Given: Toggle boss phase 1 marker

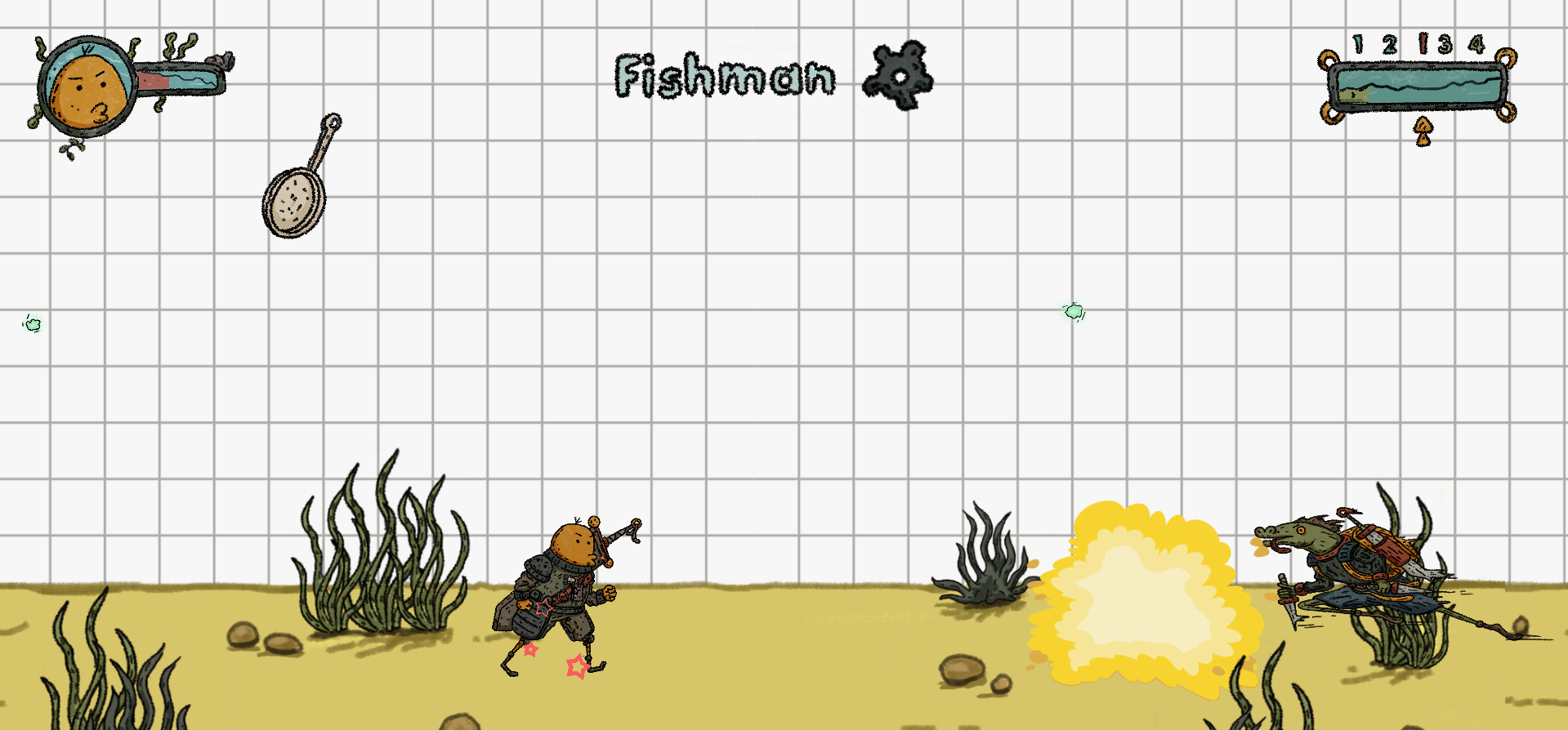Looking at the screenshot, I should (x=1358, y=42).
